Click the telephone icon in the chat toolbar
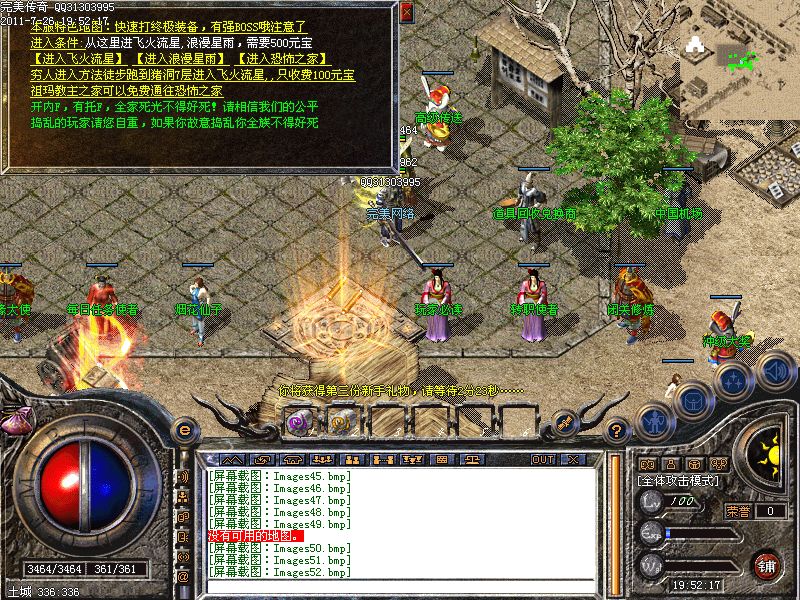Screen dimensions: 800x600 click(294, 459)
